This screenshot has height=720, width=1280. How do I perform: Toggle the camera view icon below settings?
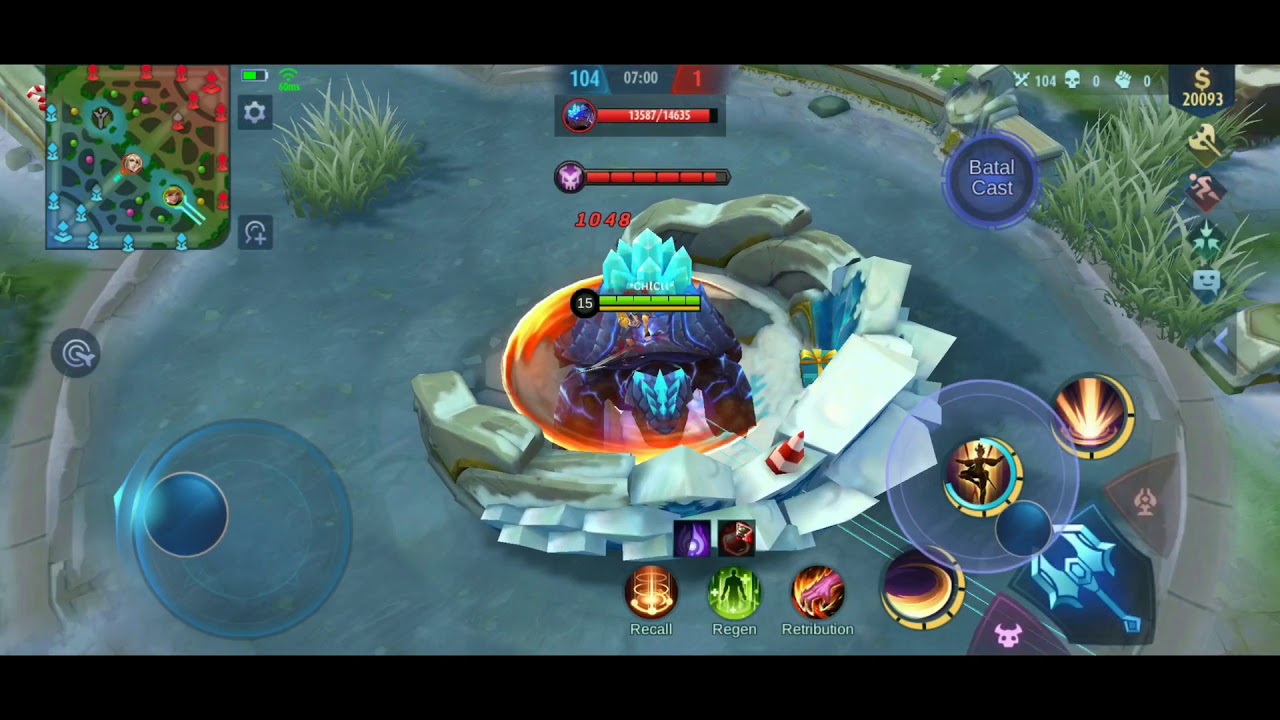[255, 233]
